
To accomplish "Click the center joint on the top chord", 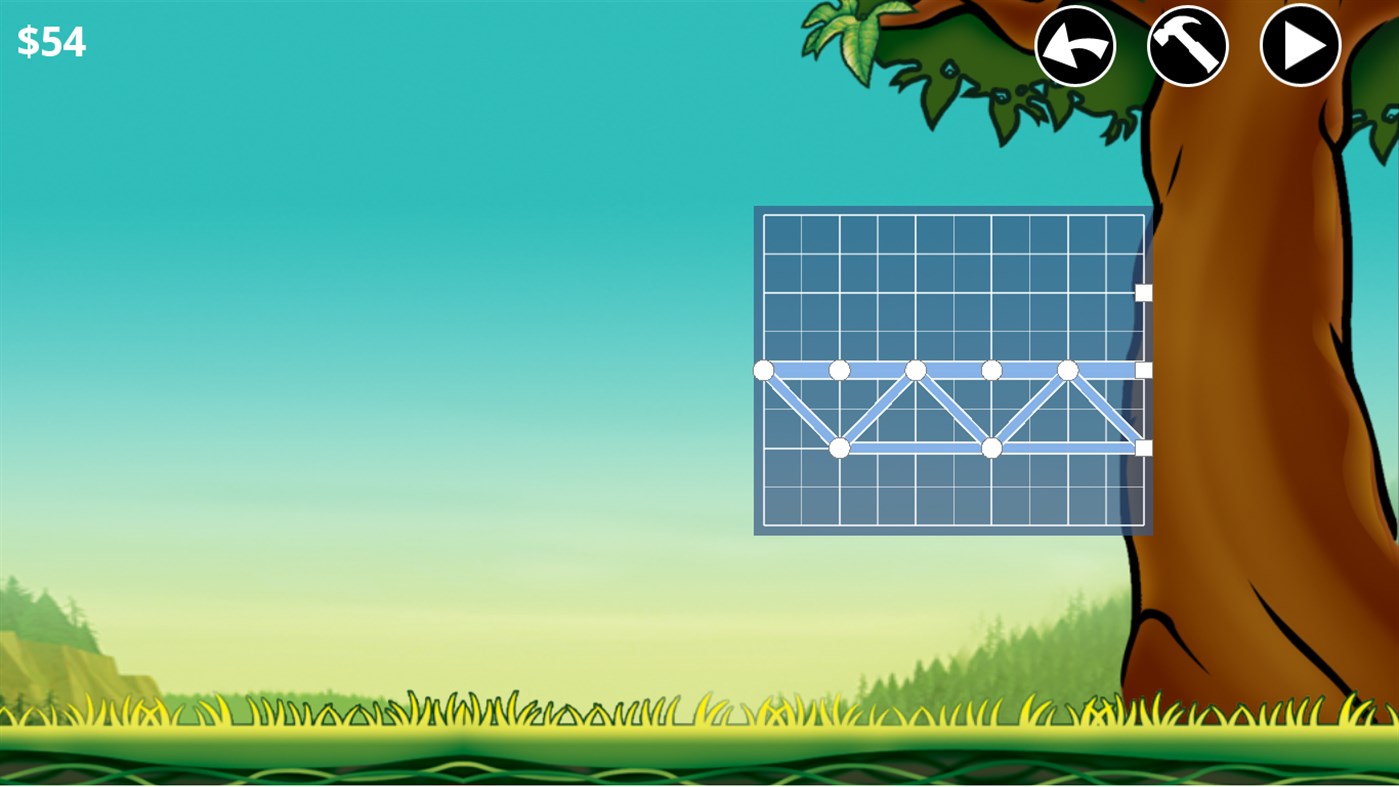I will pyautogui.click(x=915, y=370).
